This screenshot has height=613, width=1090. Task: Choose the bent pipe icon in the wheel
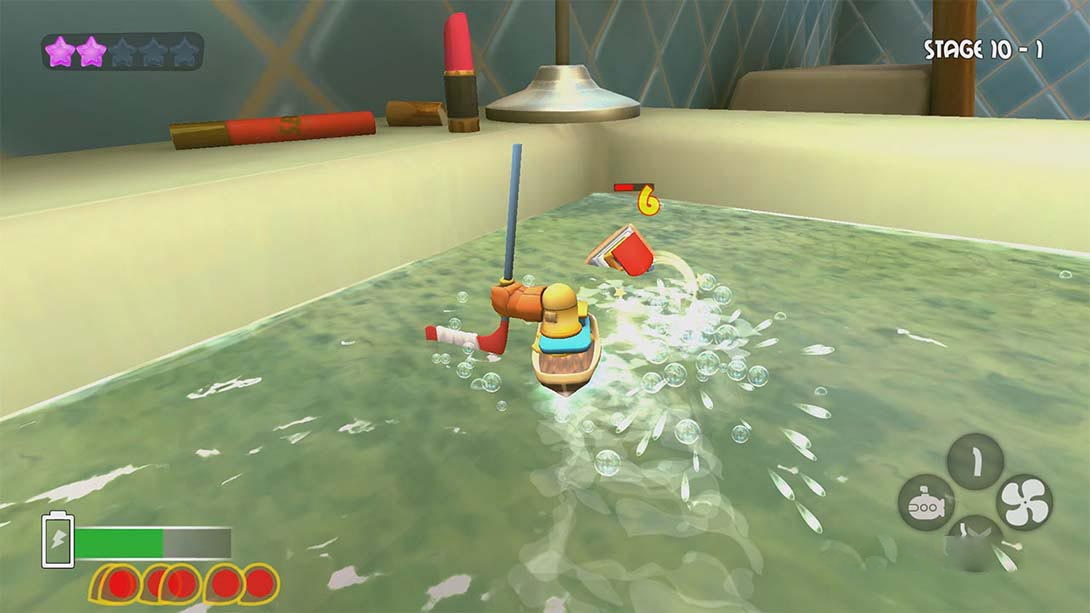(x=975, y=461)
